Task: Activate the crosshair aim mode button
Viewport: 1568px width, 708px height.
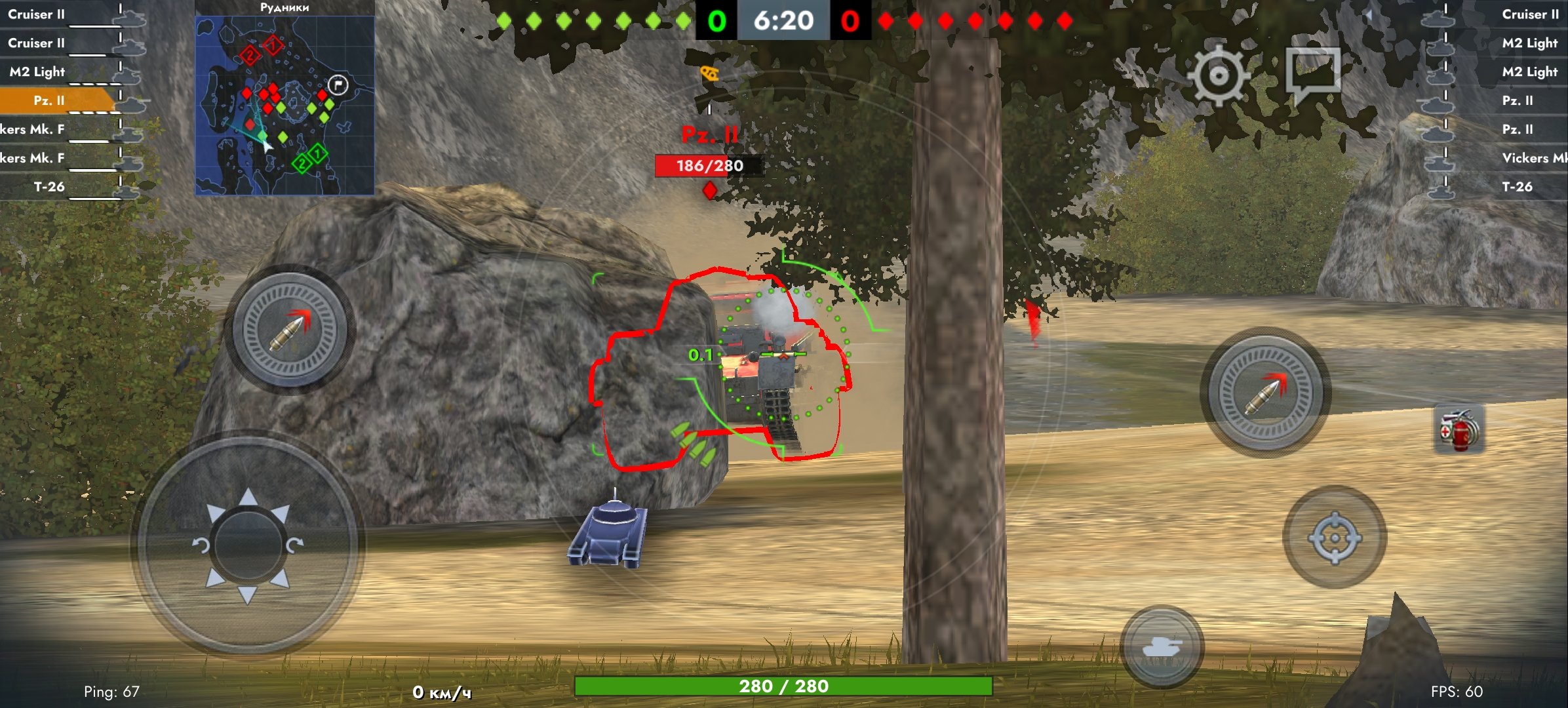Action: click(1335, 538)
